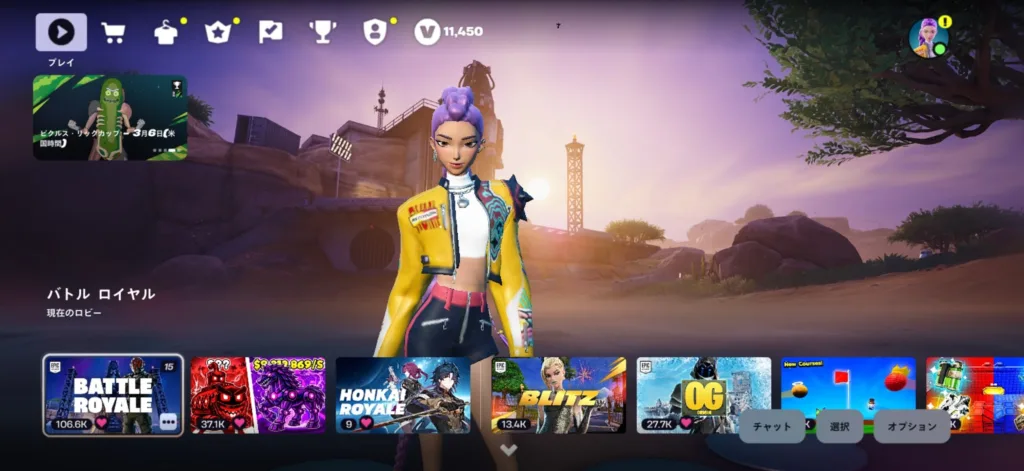Viewport: 1024px width, 471px height.
Task: Select the Honkai Royale island tile
Action: pos(403,395)
